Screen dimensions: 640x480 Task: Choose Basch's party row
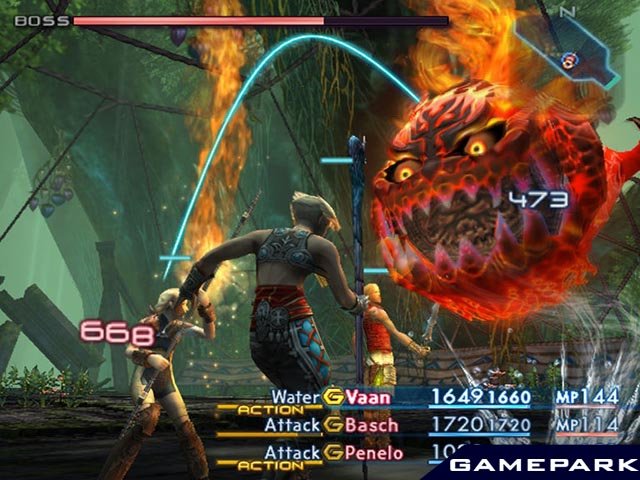pos(371,426)
